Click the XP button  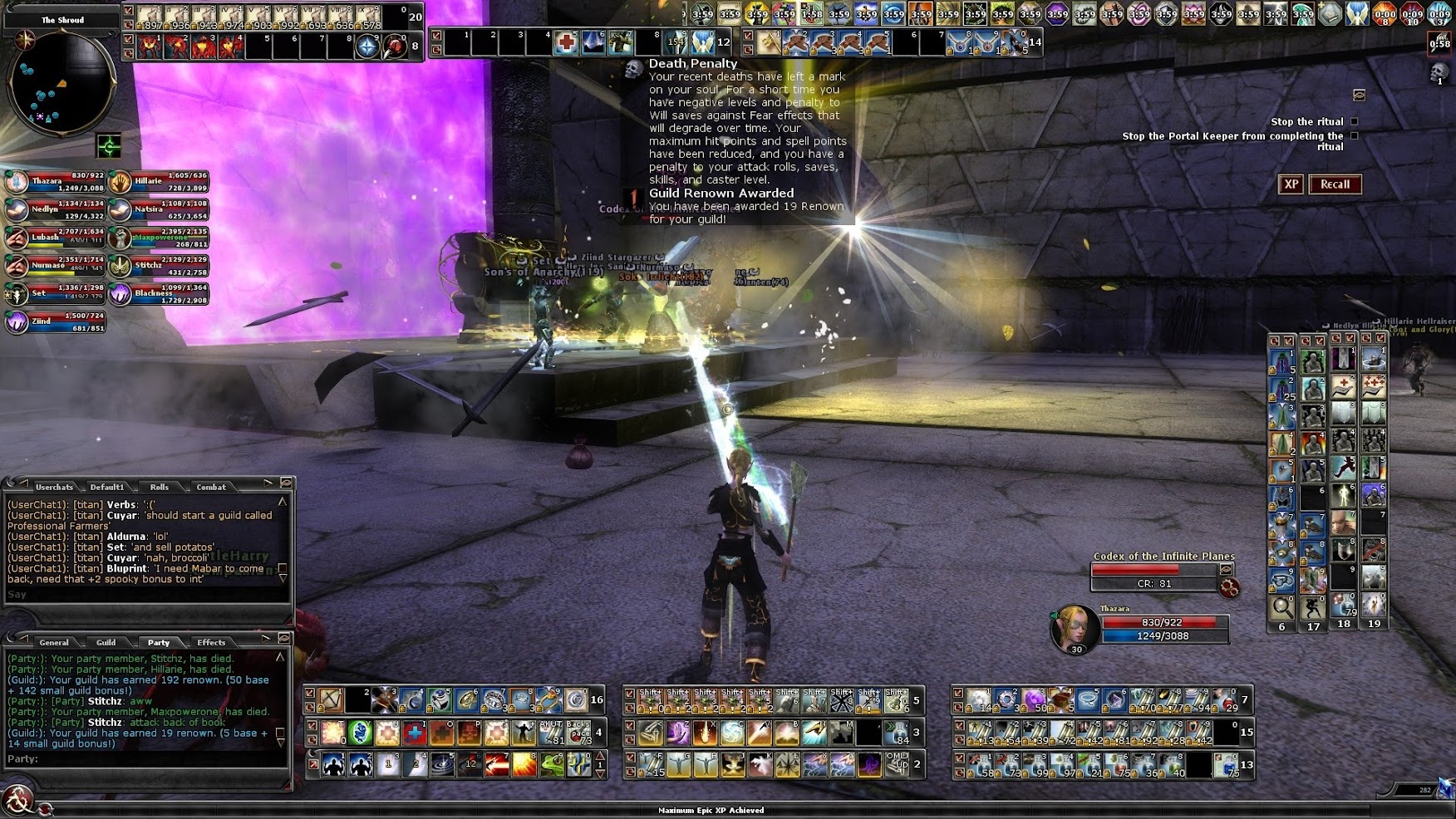click(x=1291, y=184)
